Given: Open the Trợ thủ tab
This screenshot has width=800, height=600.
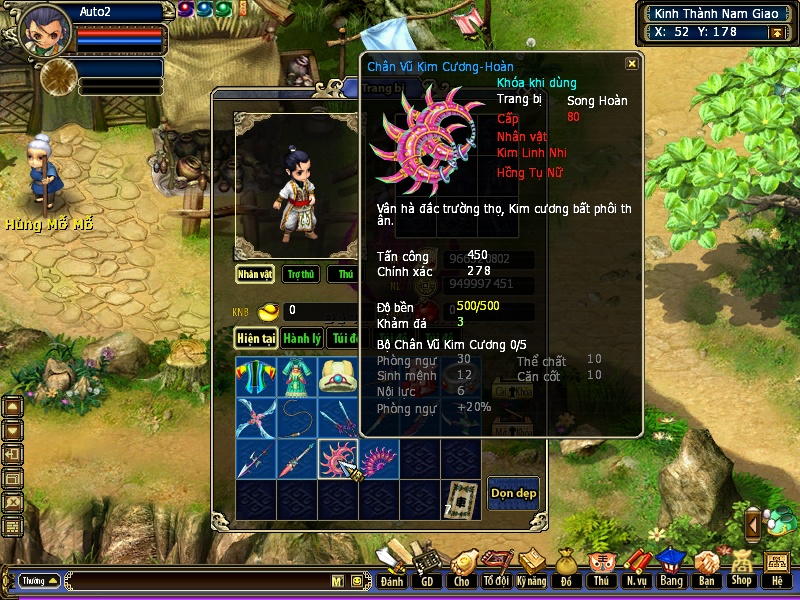Looking at the screenshot, I should (x=300, y=273).
